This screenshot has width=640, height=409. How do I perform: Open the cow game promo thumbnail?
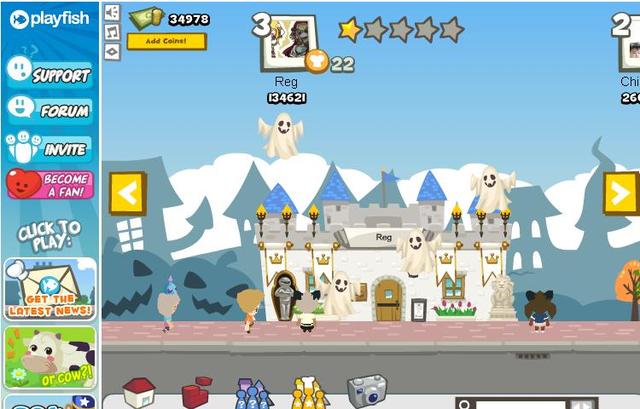tap(49, 357)
